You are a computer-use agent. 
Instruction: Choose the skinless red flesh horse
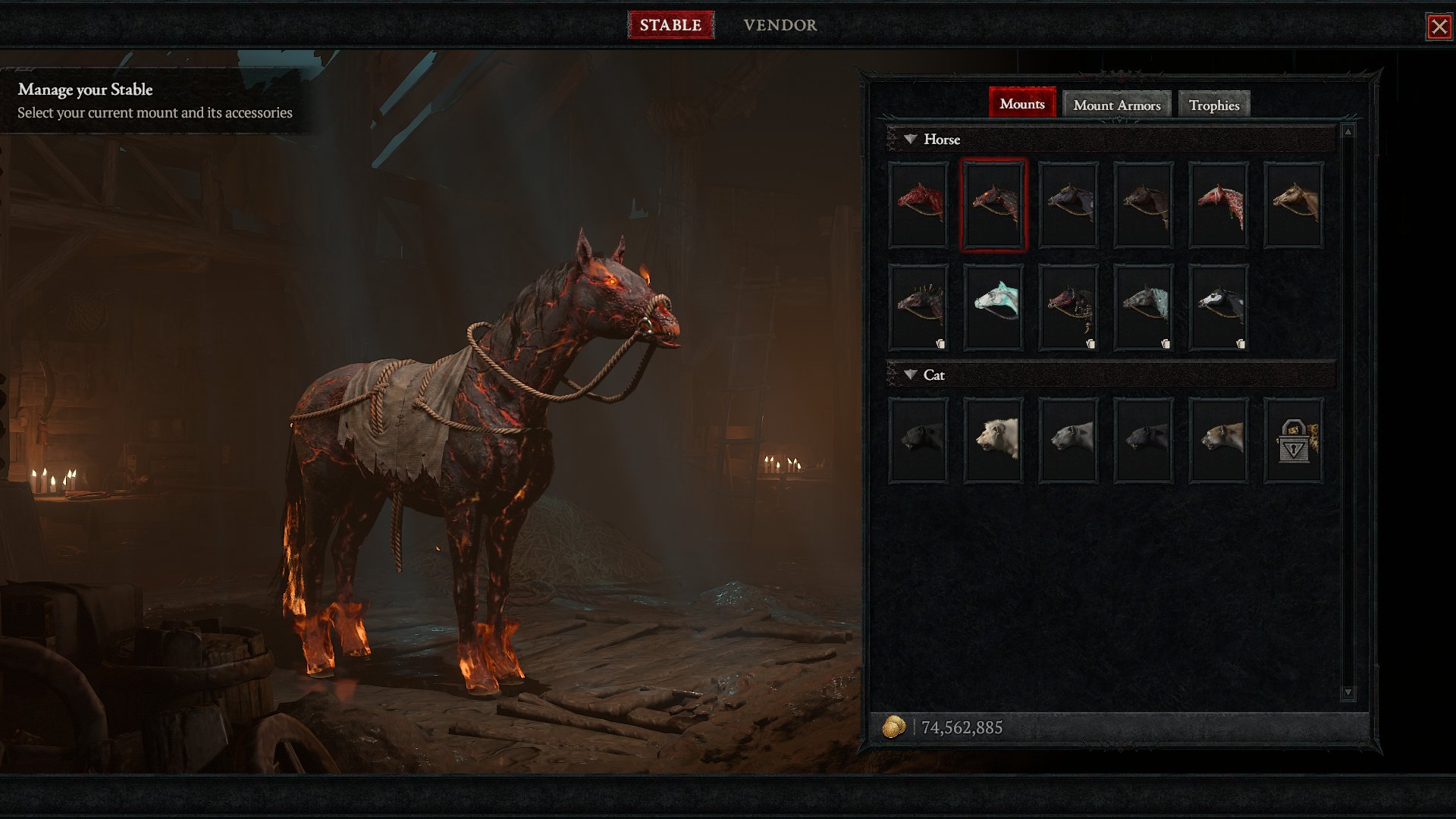(918, 205)
